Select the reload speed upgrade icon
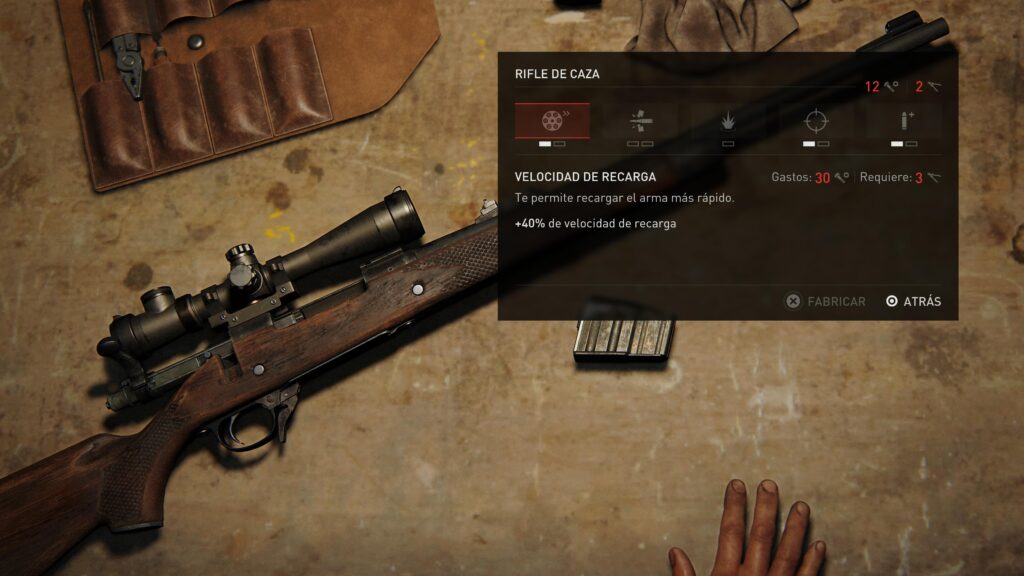This screenshot has height=576, width=1024. (552, 121)
